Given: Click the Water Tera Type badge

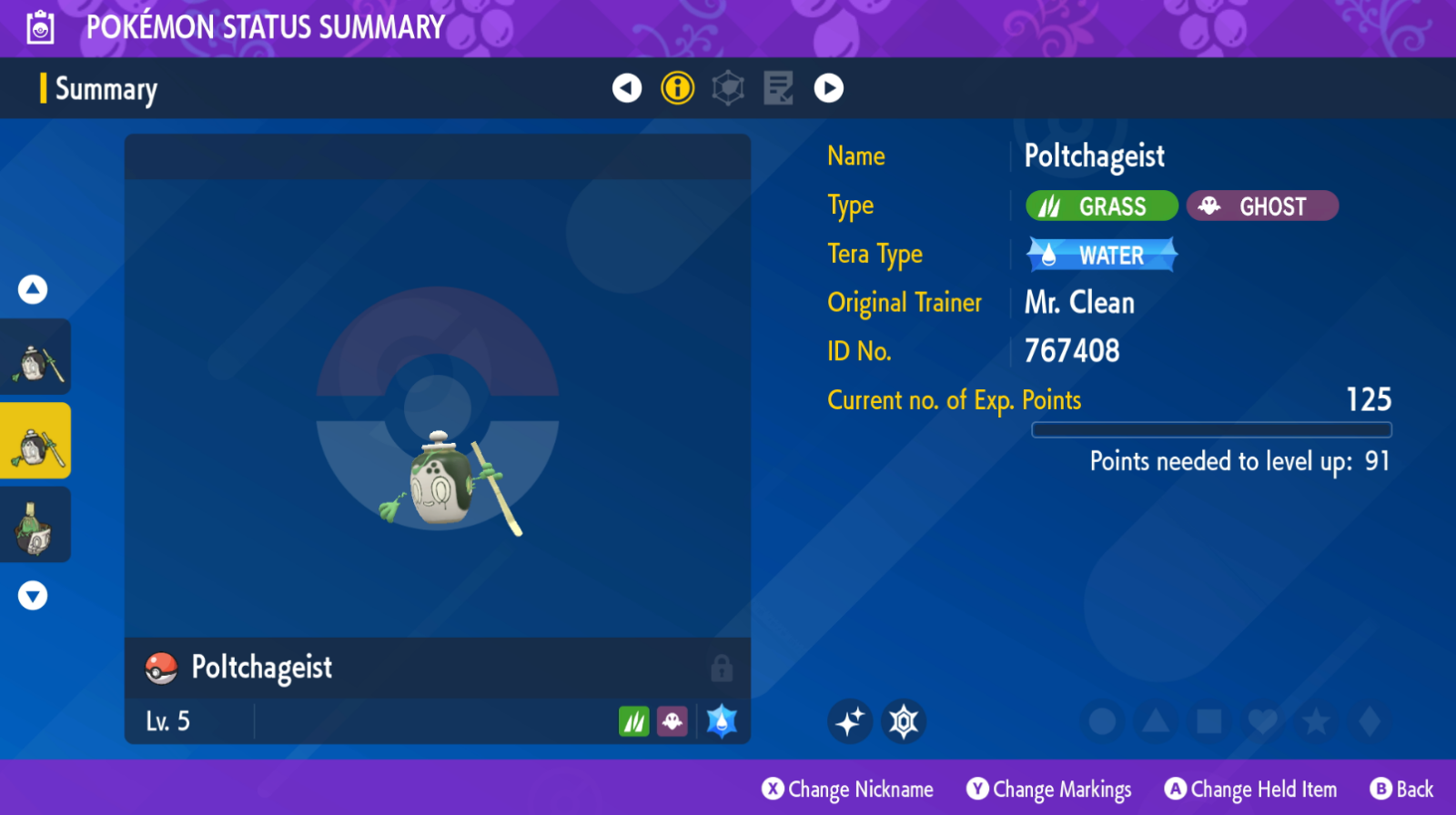Looking at the screenshot, I should 1102,256.
